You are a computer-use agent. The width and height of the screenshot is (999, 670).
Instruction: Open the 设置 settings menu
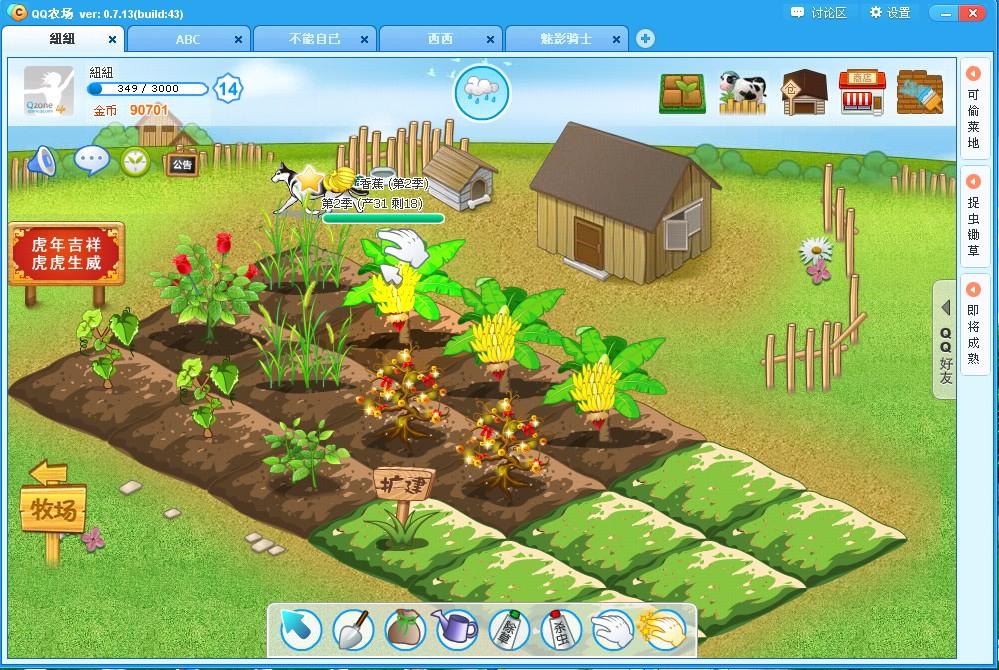click(x=890, y=13)
